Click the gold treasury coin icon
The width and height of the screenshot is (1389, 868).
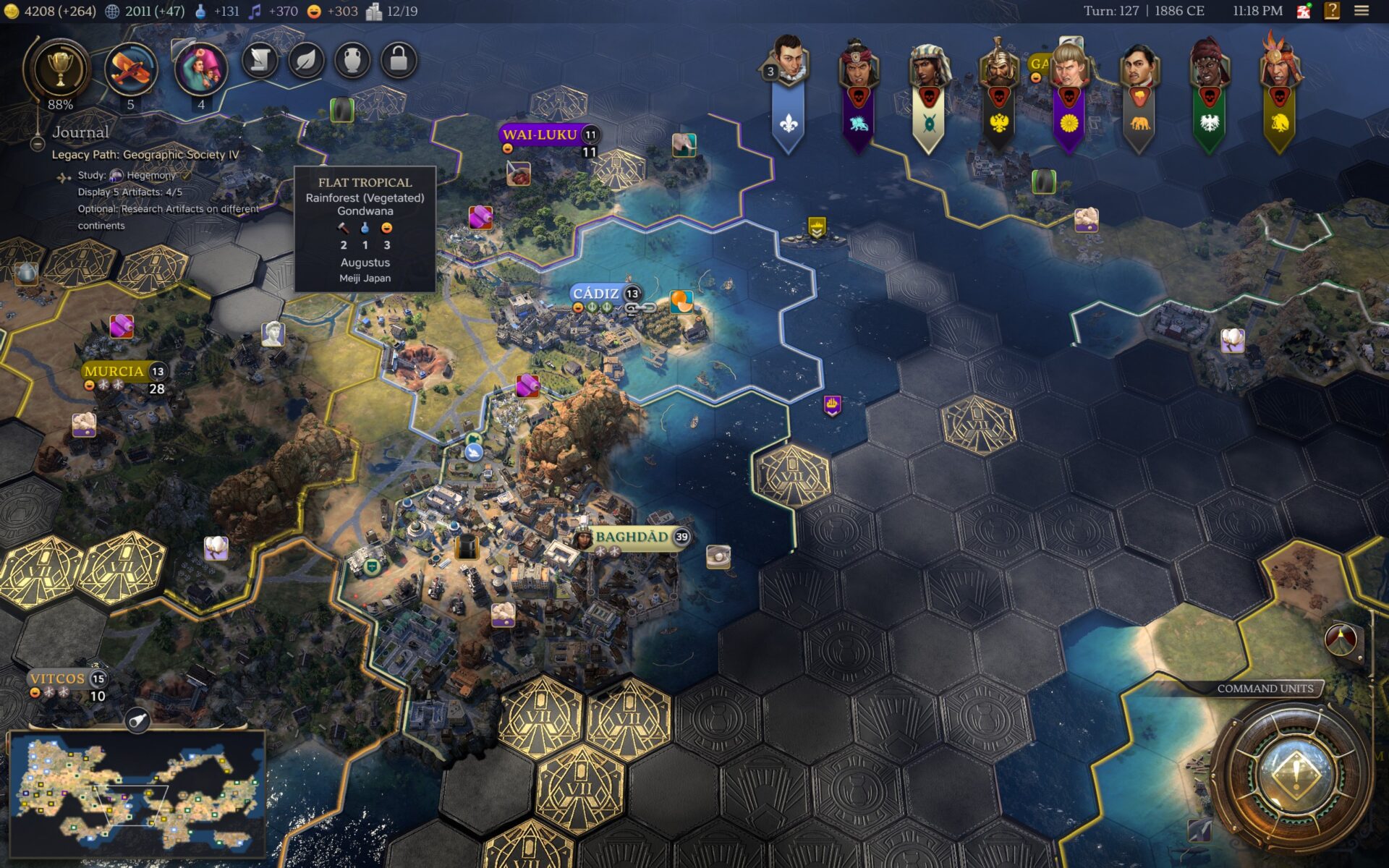(x=13, y=11)
